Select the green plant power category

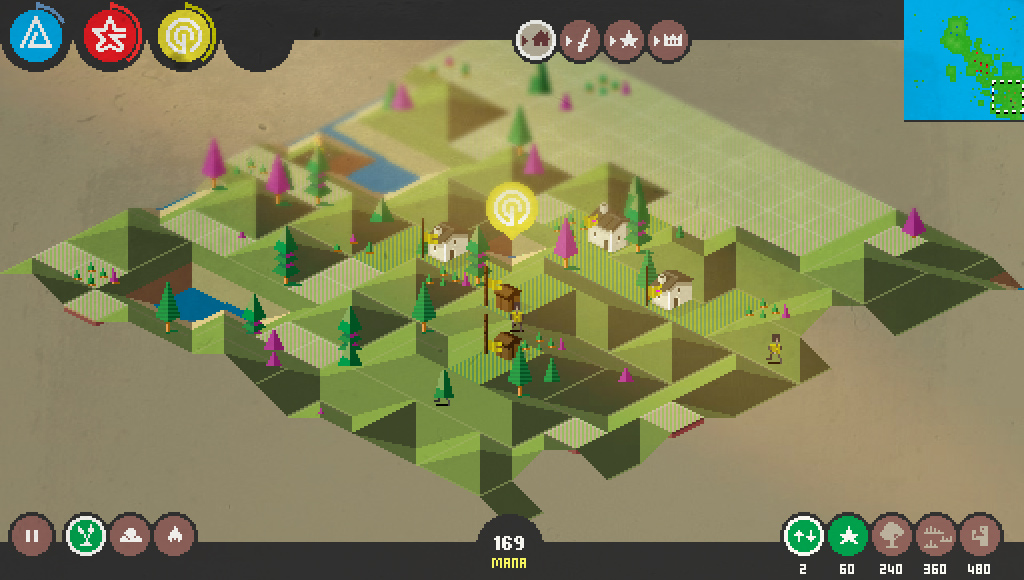[86, 535]
